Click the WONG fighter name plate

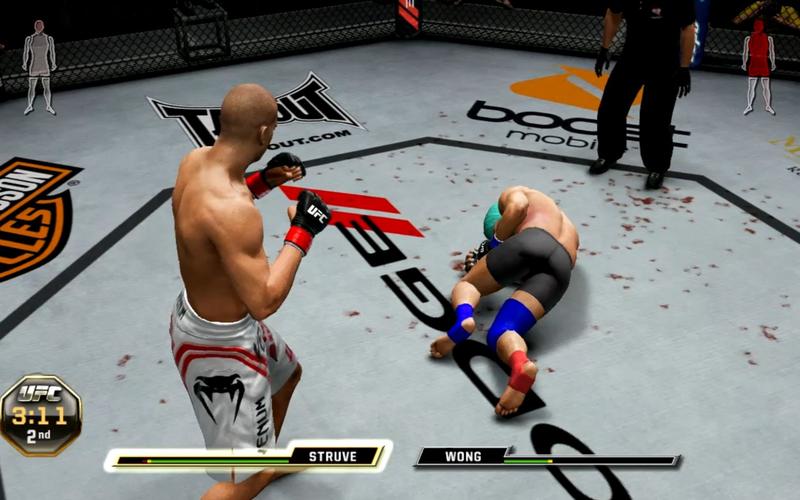click(462, 456)
